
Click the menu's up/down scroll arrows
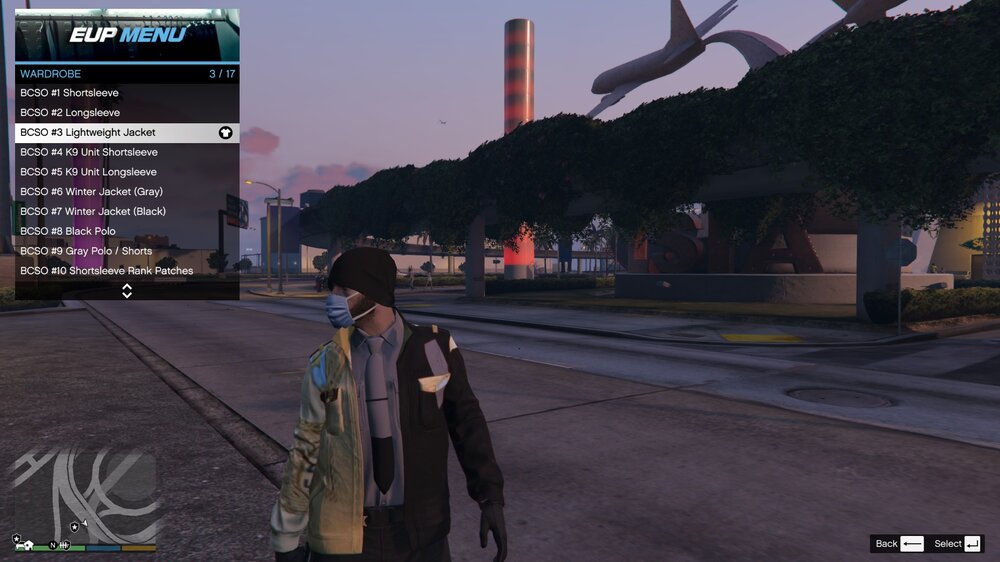pyautogui.click(x=127, y=291)
